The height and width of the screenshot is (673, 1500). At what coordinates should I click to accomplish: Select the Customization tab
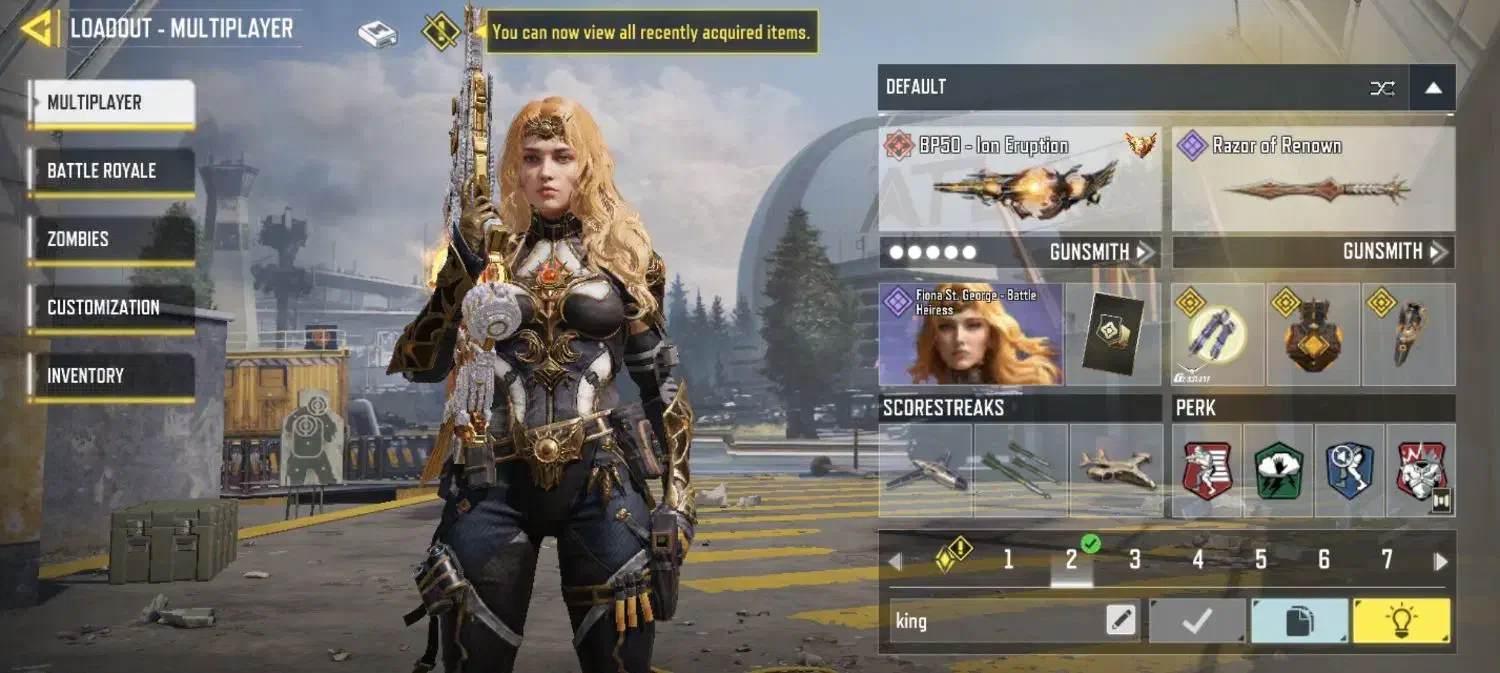tap(111, 307)
